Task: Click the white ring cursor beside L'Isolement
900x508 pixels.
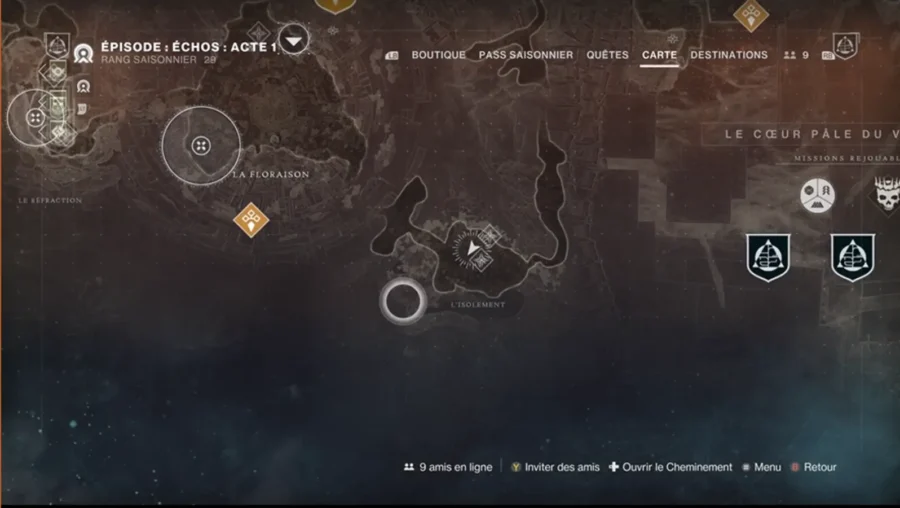Action: click(x=403, y=301)
